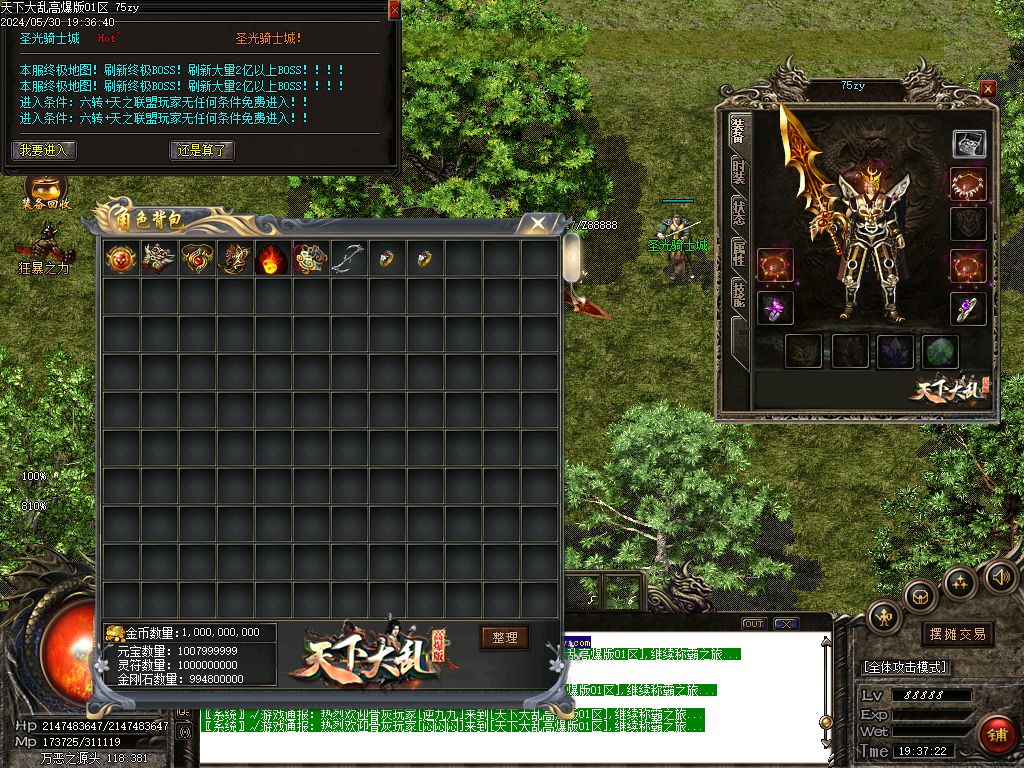The image size is (1024, 768).
Task: Decline with the 还是算了 button
Action: pyautogui.click(x=203, y=150)
